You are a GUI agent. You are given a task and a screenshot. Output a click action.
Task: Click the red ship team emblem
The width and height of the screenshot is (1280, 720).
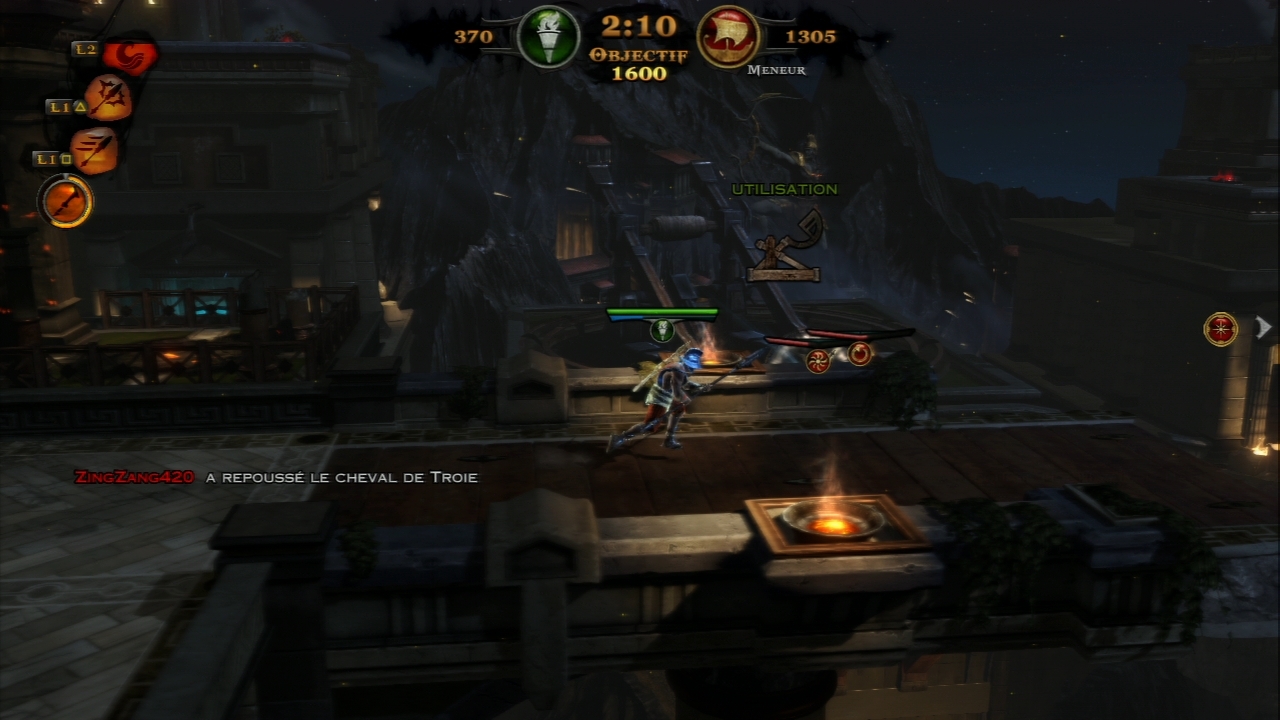click(x=727, y=38)
